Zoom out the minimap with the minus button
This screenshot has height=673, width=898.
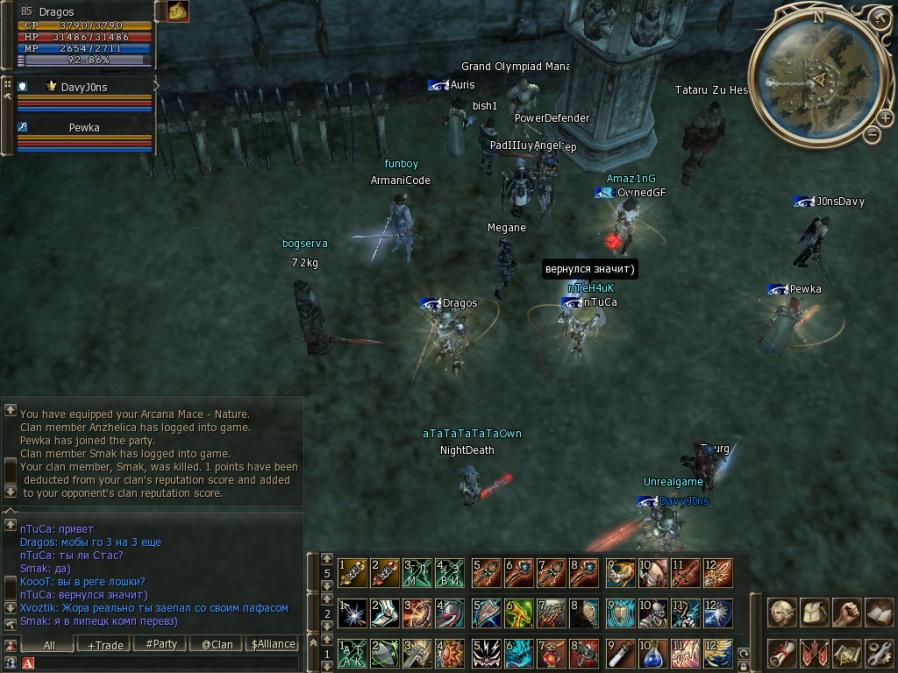click(872, 134)
